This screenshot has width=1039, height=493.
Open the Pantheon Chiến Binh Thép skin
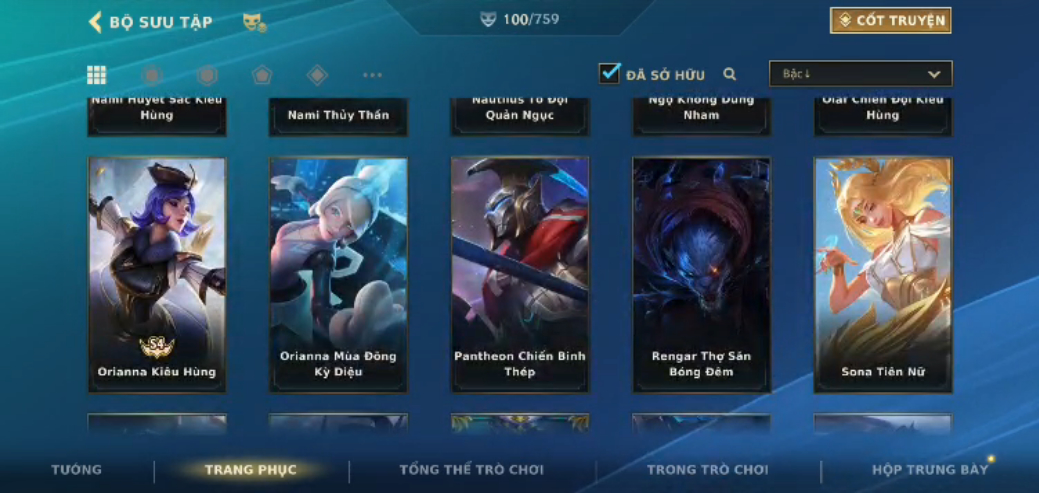[520, 274]
